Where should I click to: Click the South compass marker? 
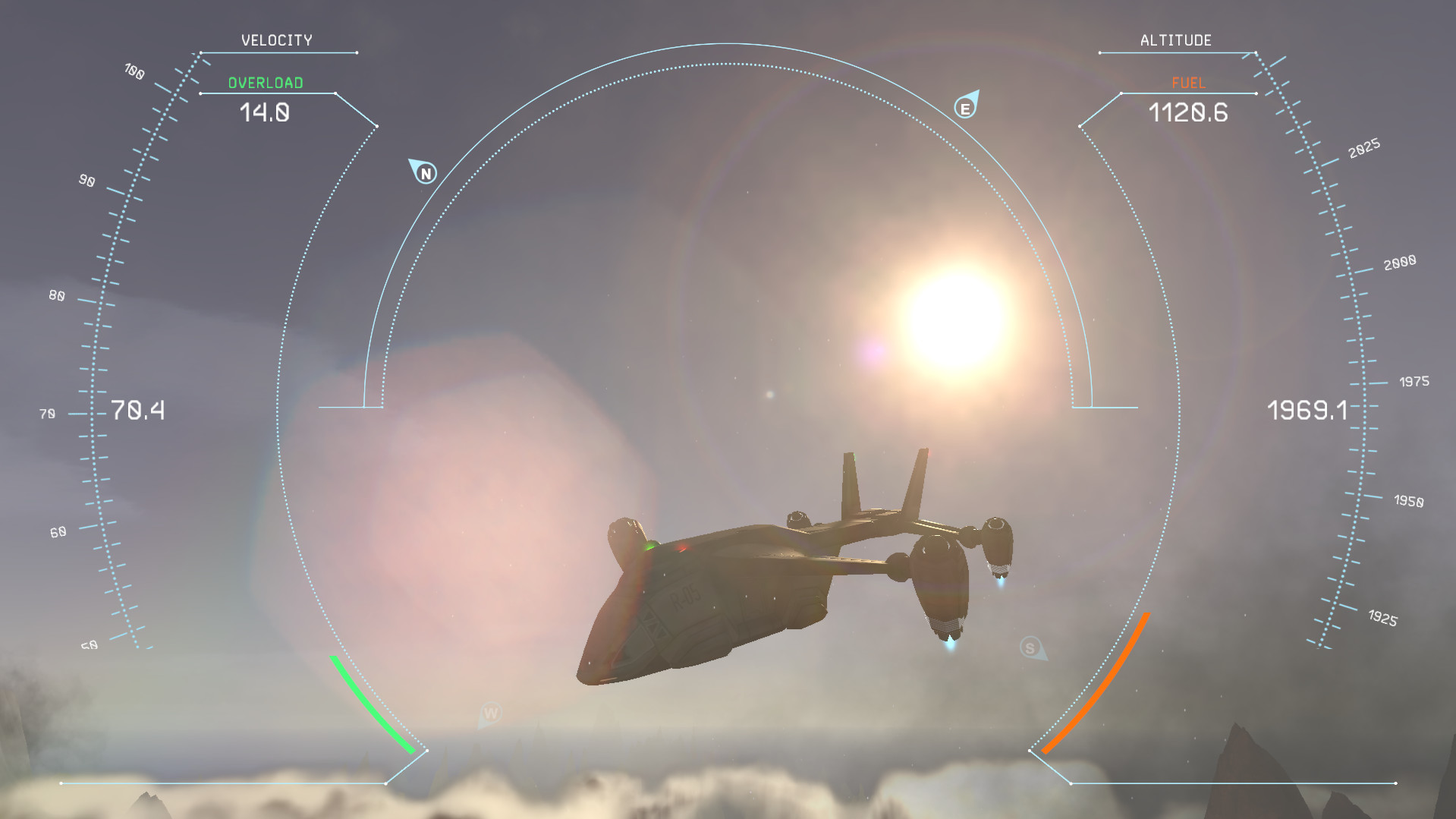(x=1032, y=647)
